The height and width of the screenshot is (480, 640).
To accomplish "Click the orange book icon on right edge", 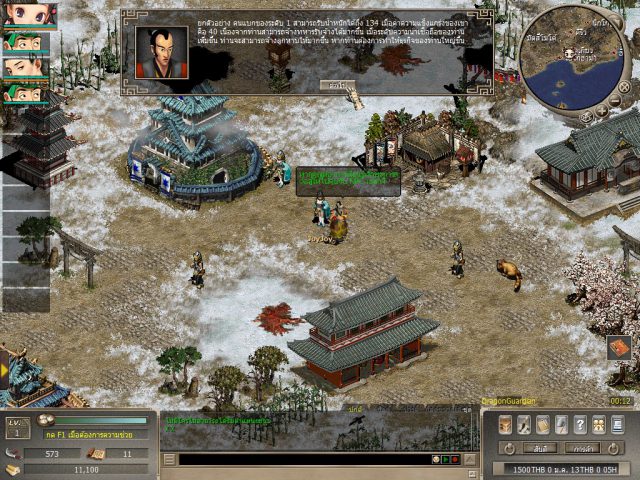I will coord(618,348).
